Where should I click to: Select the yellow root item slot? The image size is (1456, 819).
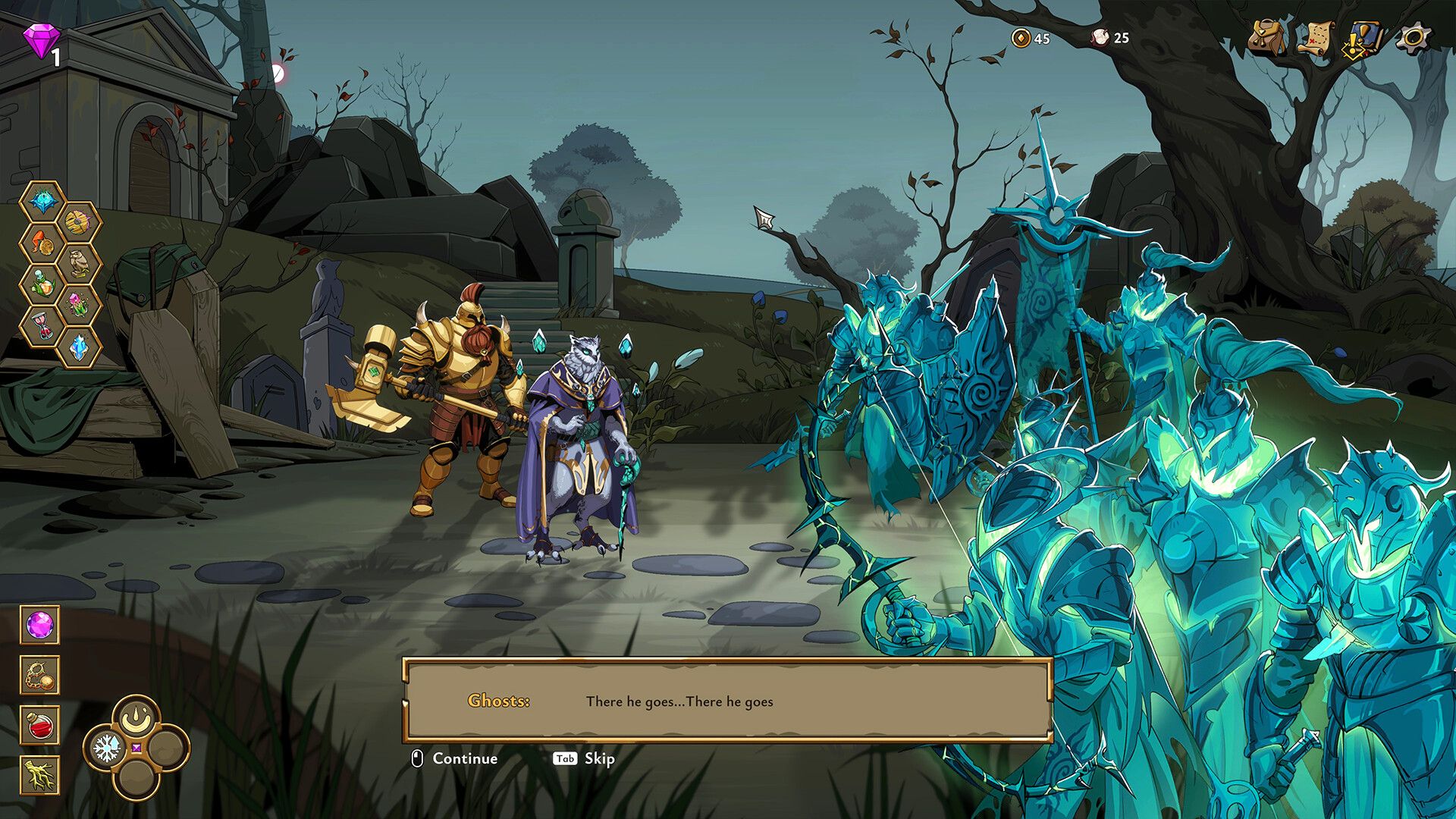coord(39,775)
